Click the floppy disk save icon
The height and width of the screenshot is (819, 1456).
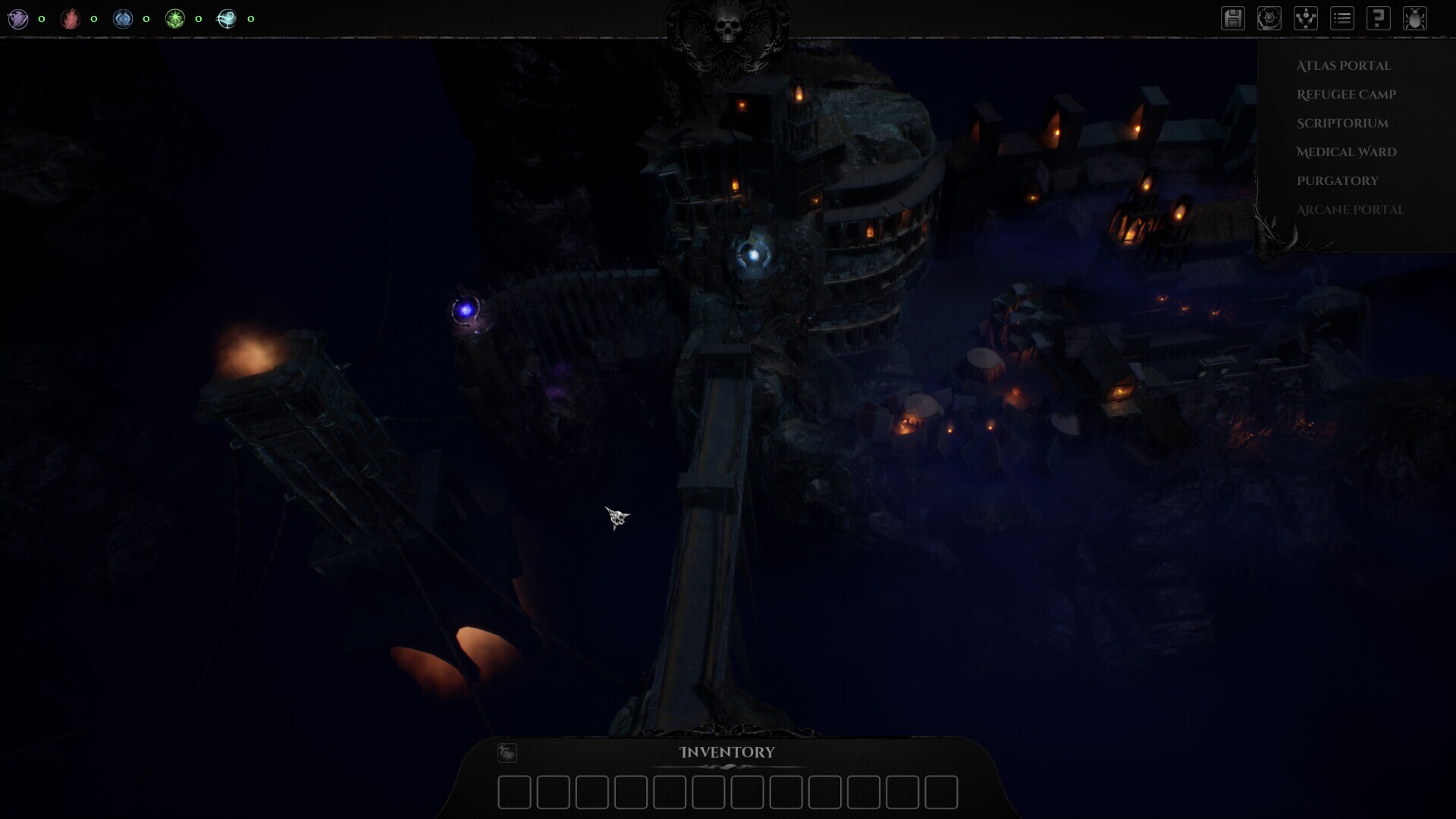pos(1233,18)
